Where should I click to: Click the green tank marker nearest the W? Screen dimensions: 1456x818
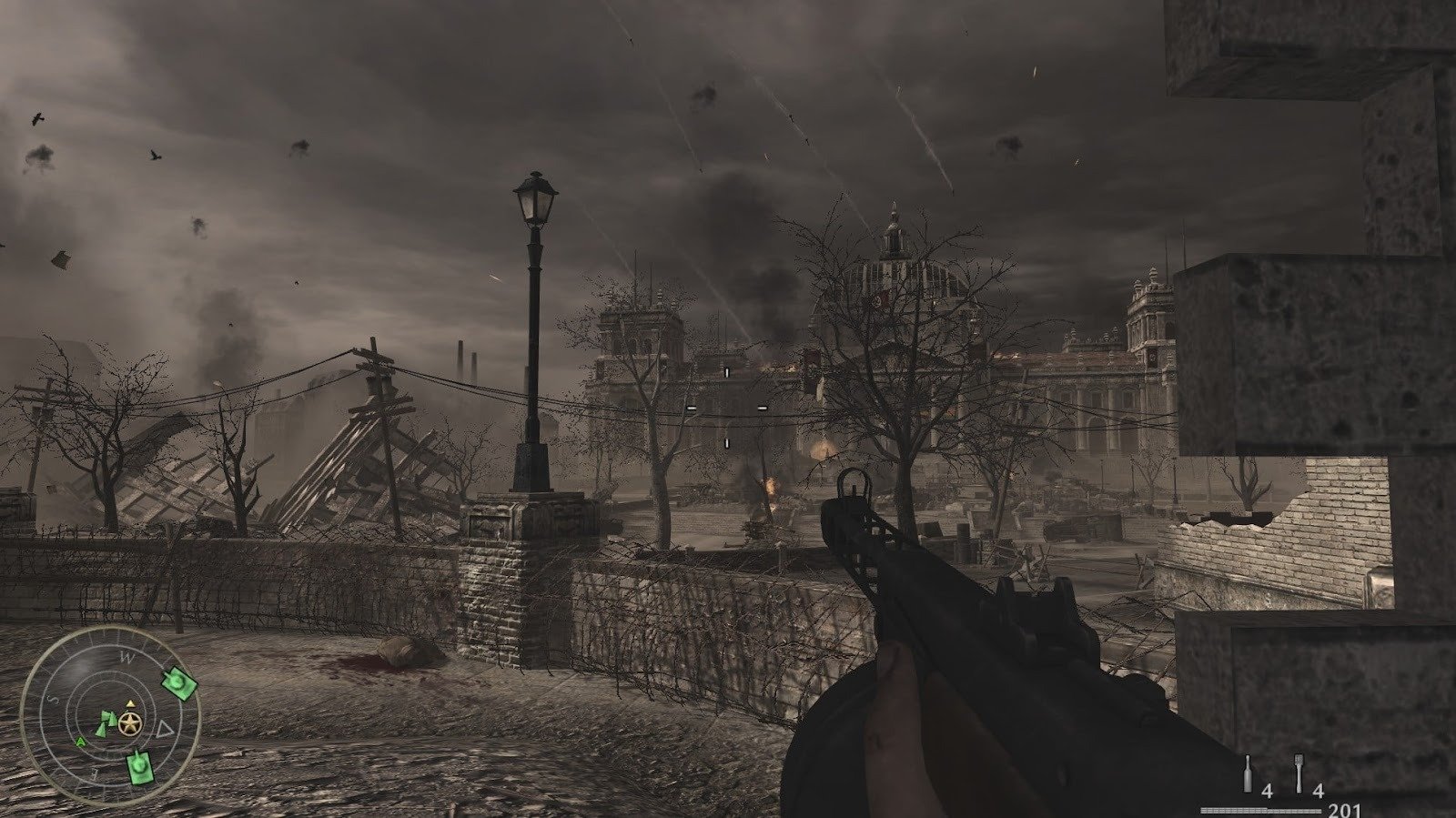pos(180,682)
